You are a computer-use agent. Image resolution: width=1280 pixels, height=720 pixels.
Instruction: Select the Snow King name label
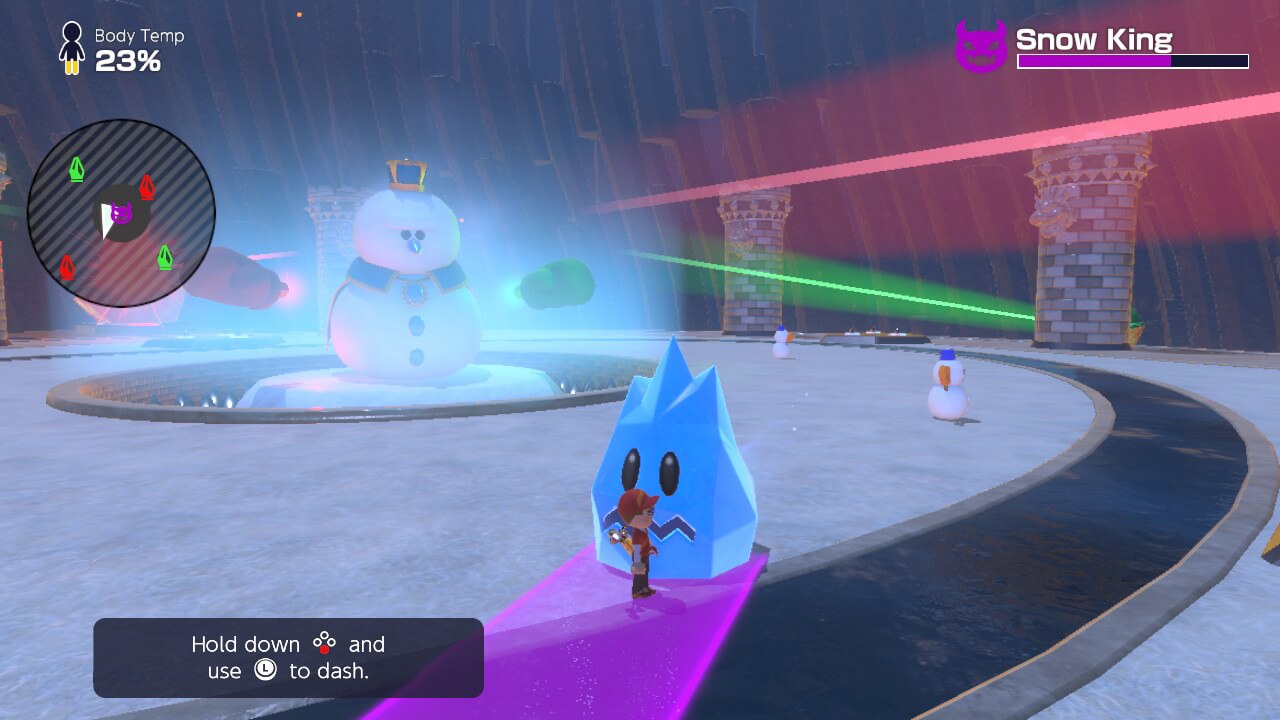1093,41
